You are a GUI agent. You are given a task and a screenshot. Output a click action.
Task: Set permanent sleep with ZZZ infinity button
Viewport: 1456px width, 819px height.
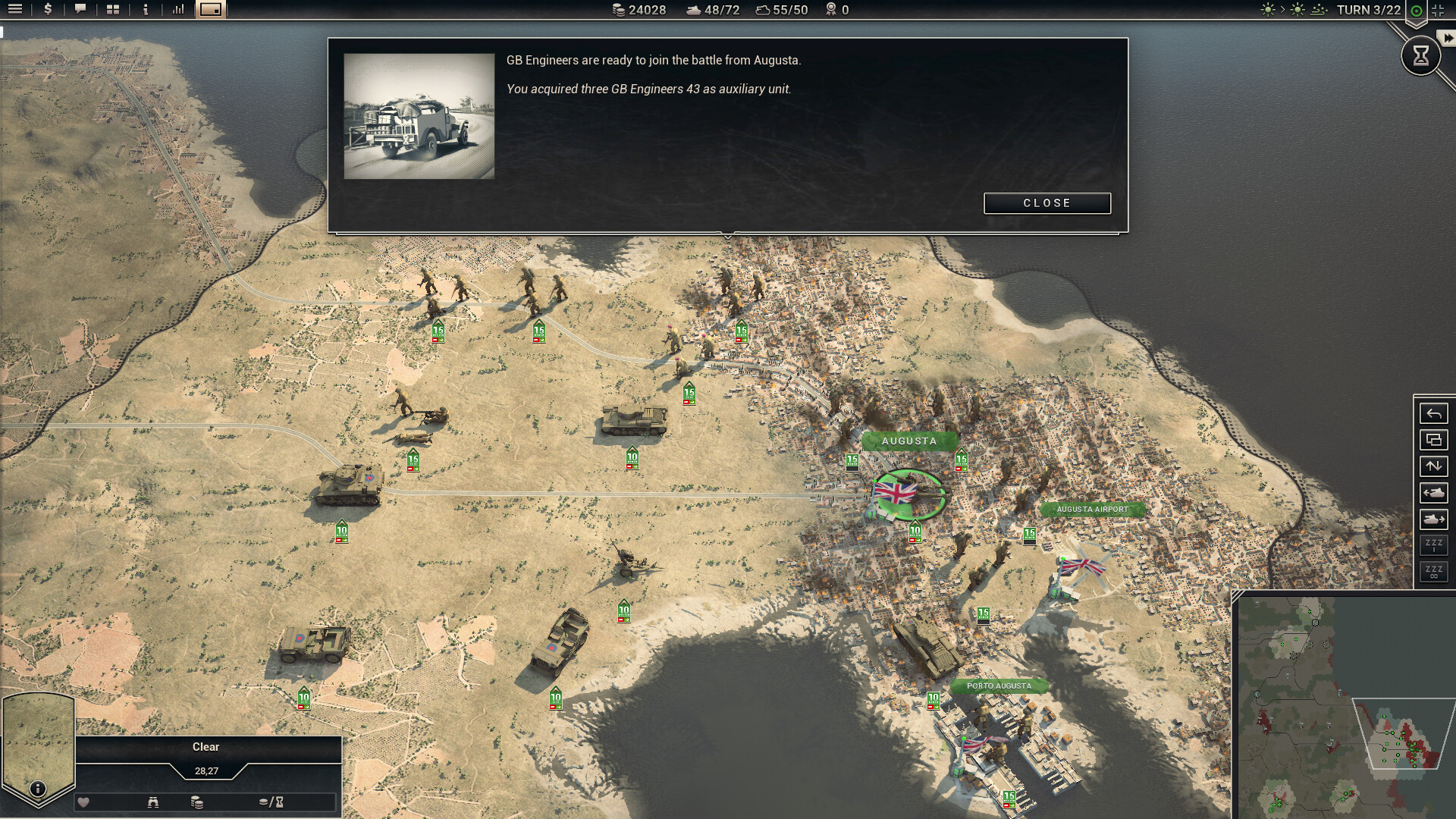tap(1433, 572)
